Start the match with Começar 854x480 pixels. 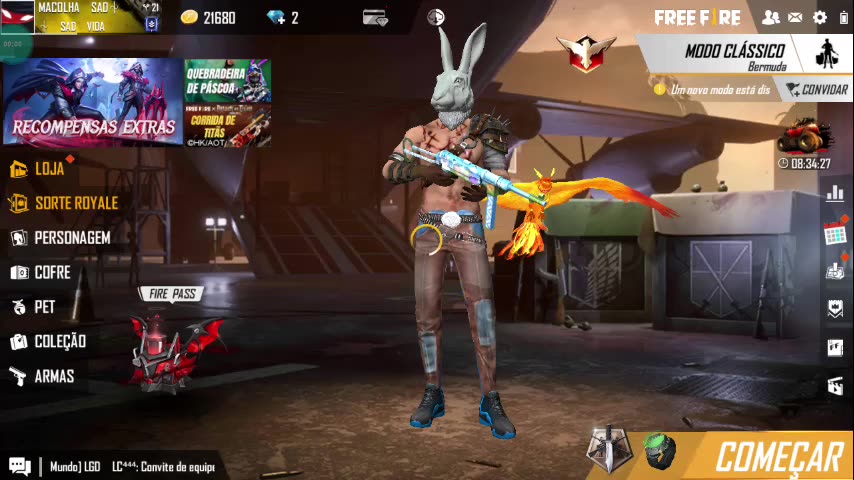click(778, 456)
